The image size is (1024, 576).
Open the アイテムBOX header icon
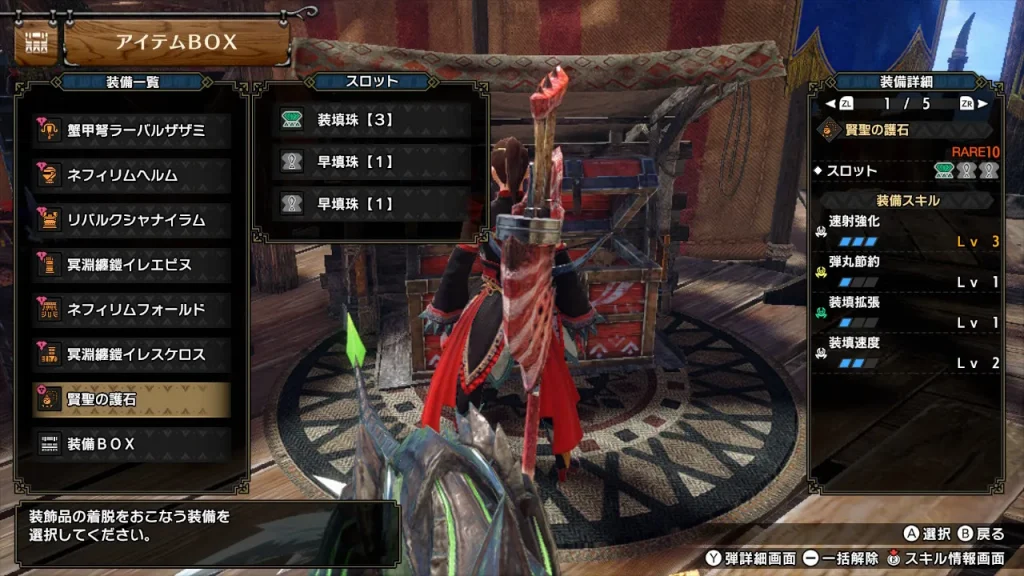click(35, 43)
